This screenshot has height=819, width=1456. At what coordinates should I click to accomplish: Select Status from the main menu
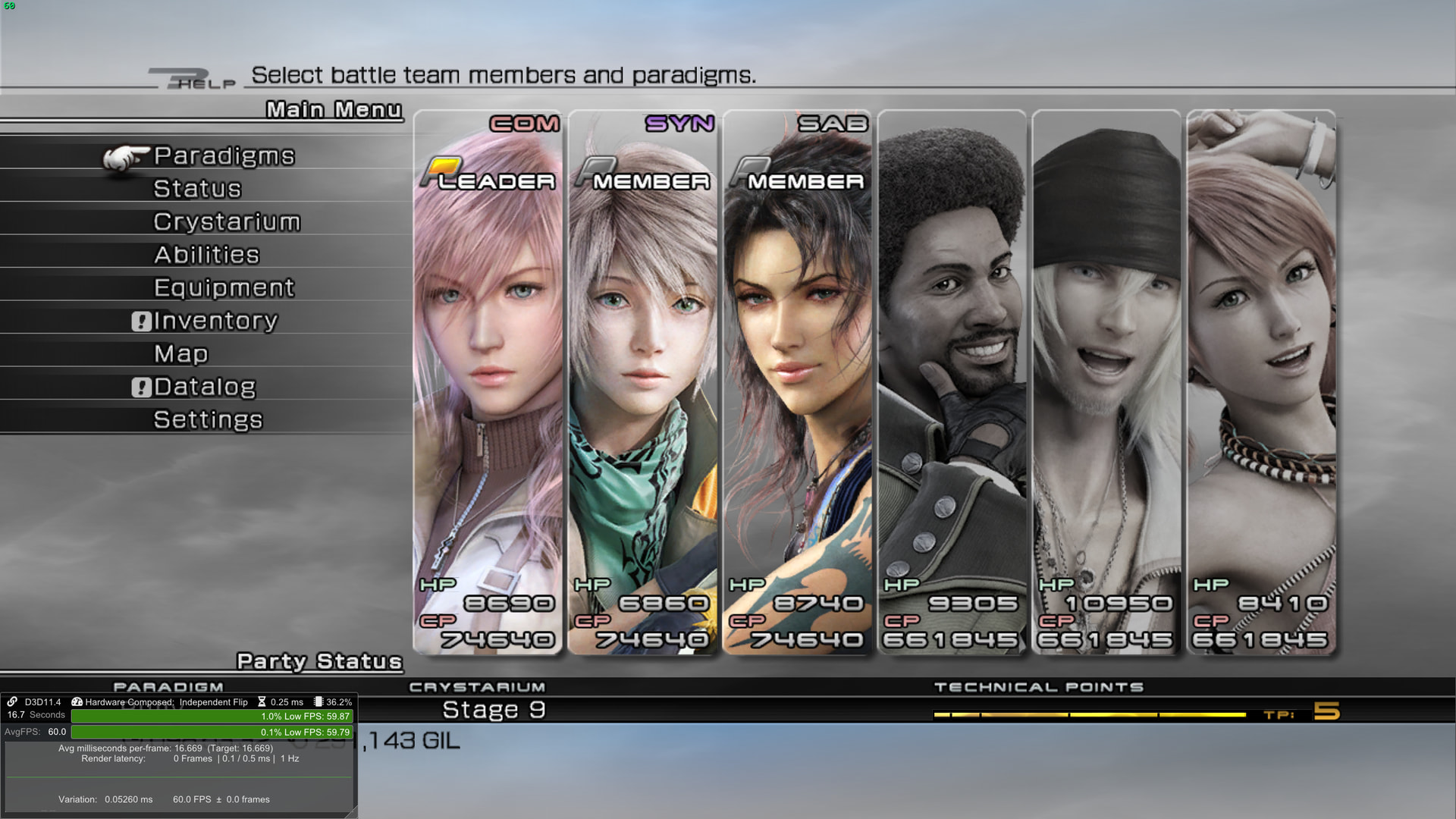point(197,189)
